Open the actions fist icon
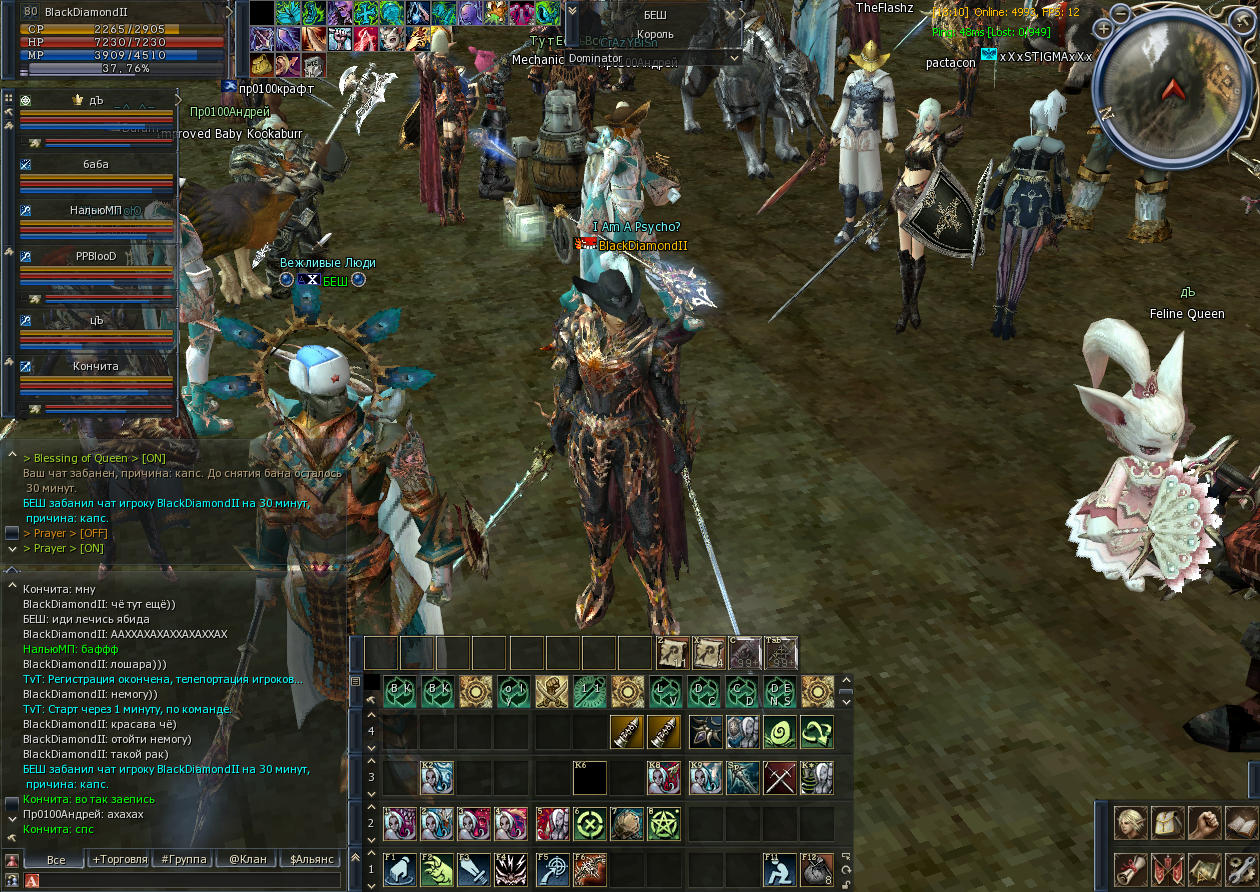 [x=1204, y=824]
